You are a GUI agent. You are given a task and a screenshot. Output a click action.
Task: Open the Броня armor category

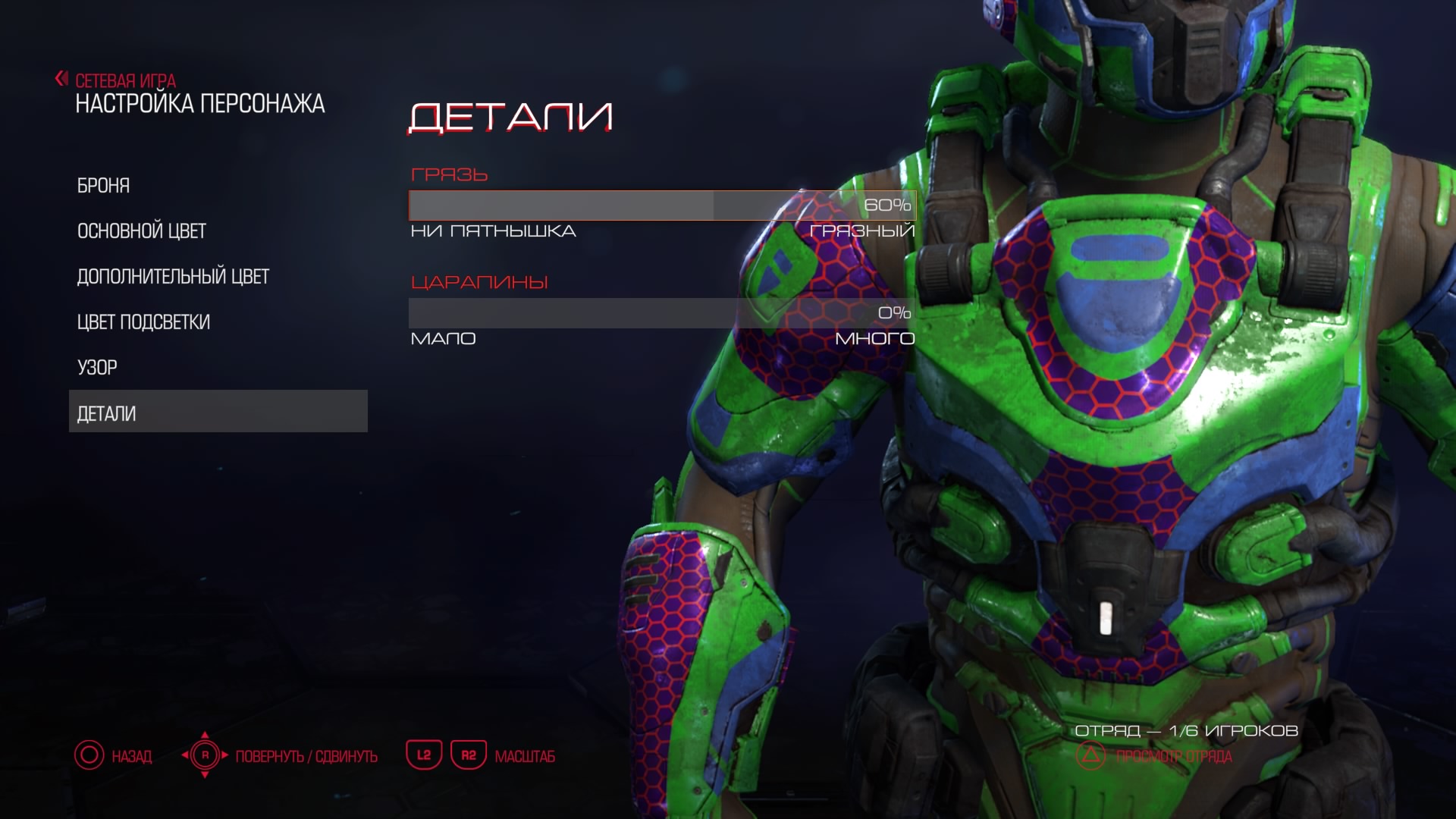coord(104,186)
